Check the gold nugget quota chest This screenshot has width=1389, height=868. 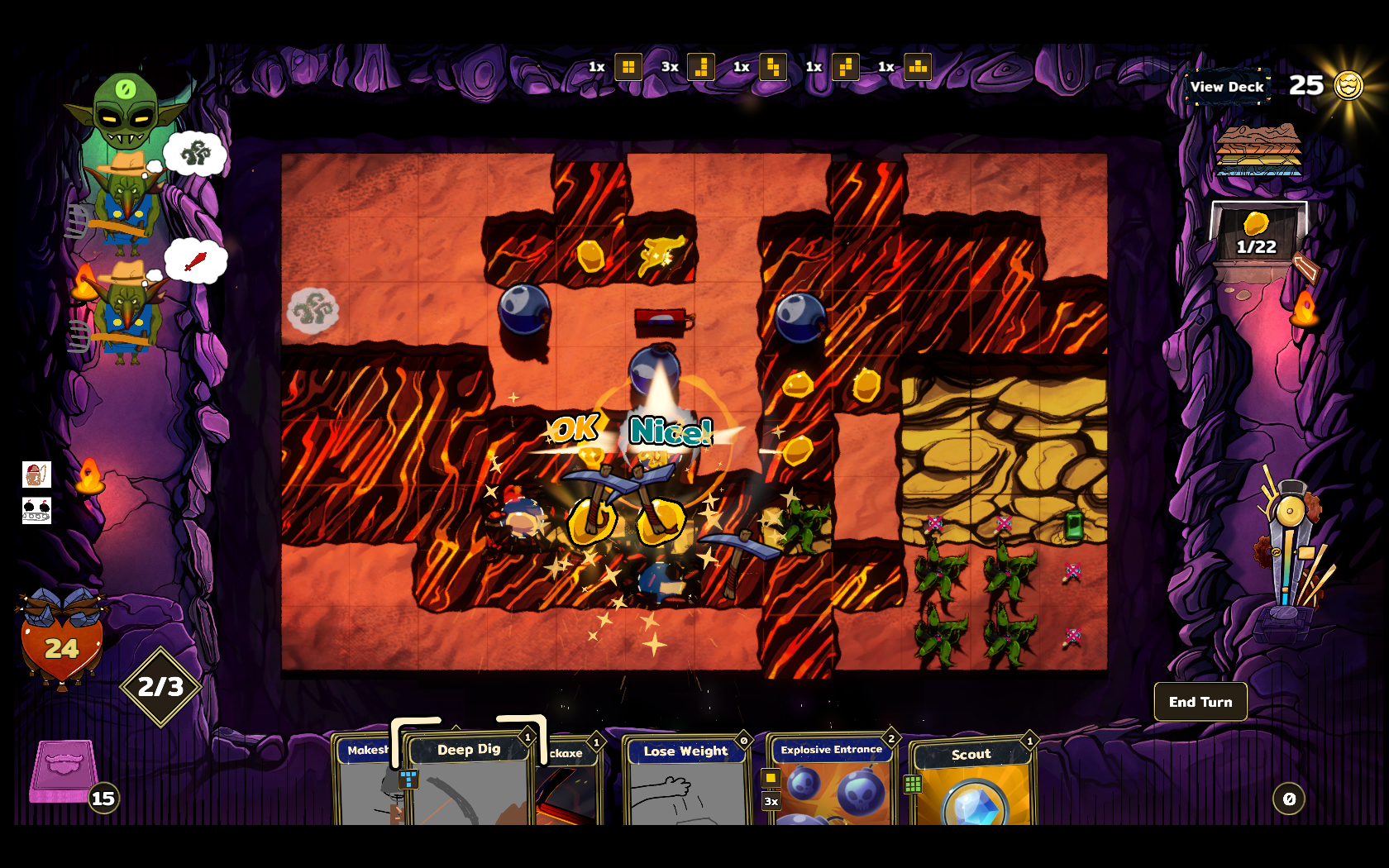click(x=1257, y=235)
